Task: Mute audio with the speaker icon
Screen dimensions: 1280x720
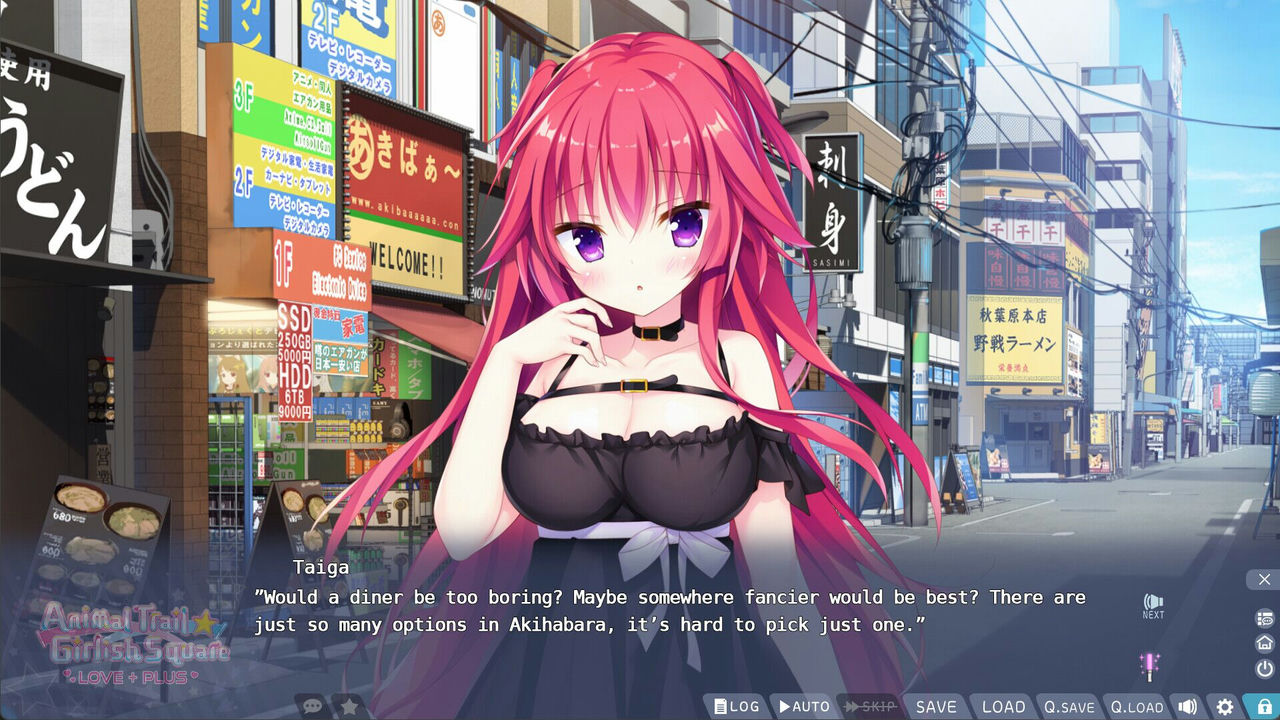Action: pyautogui.click(x=1190, y=706)
